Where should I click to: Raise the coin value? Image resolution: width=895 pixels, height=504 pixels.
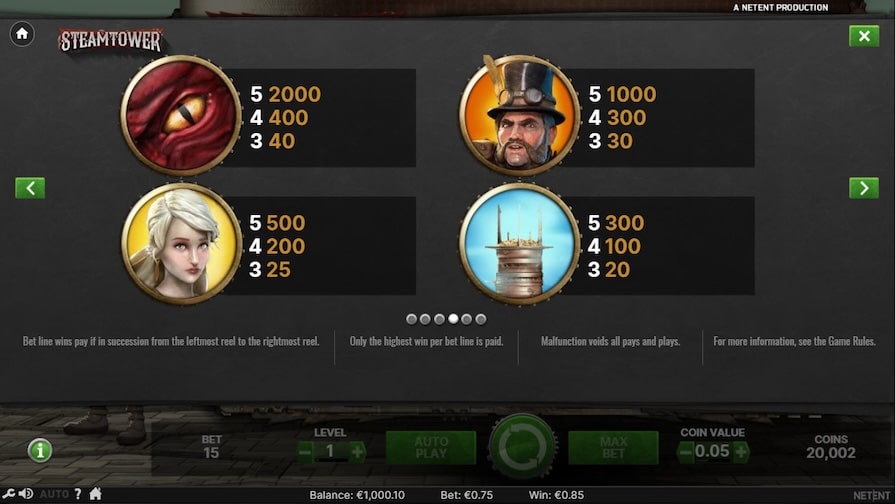741,452
